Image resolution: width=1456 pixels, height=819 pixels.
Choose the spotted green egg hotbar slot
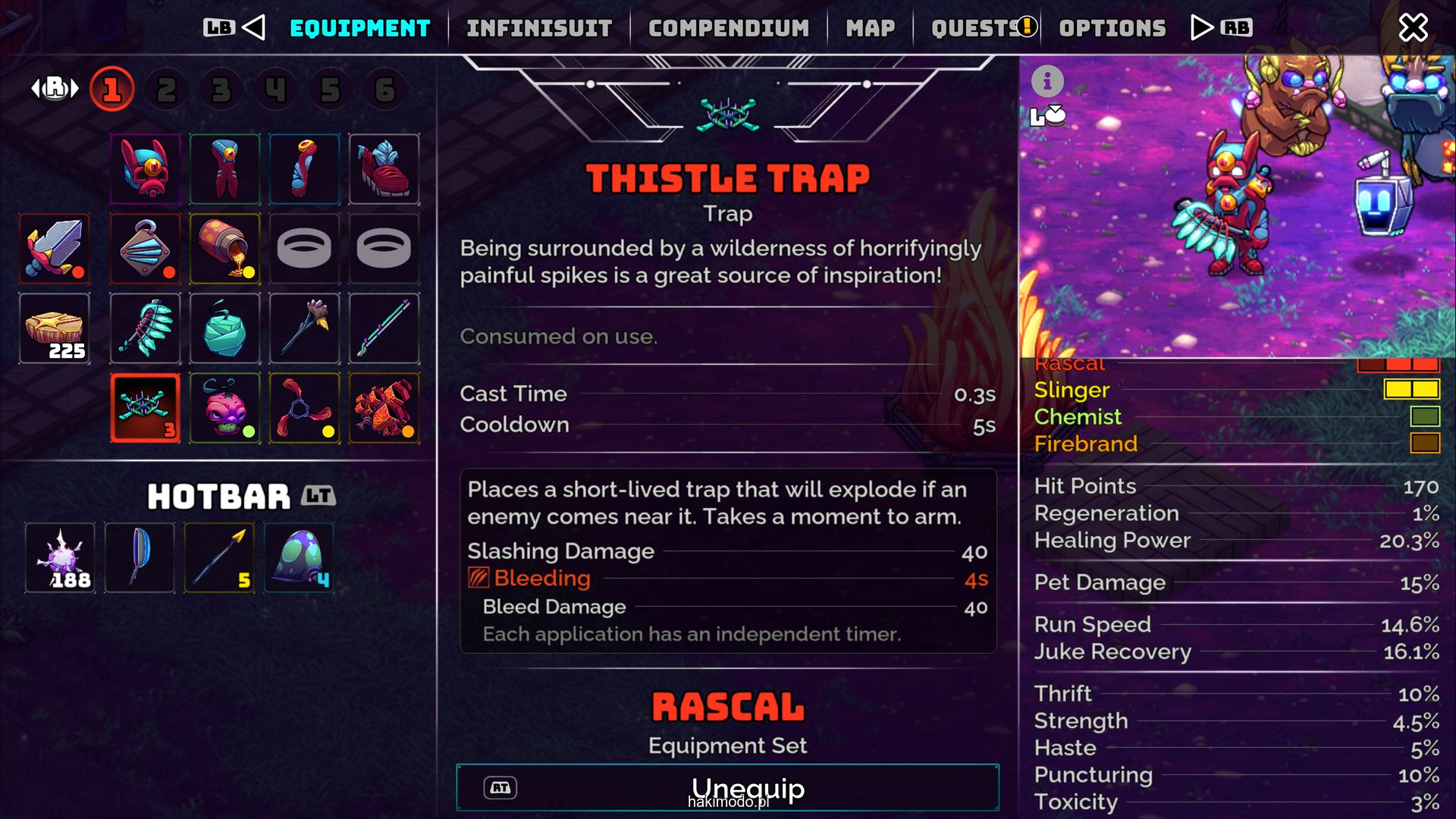point(299,558)
